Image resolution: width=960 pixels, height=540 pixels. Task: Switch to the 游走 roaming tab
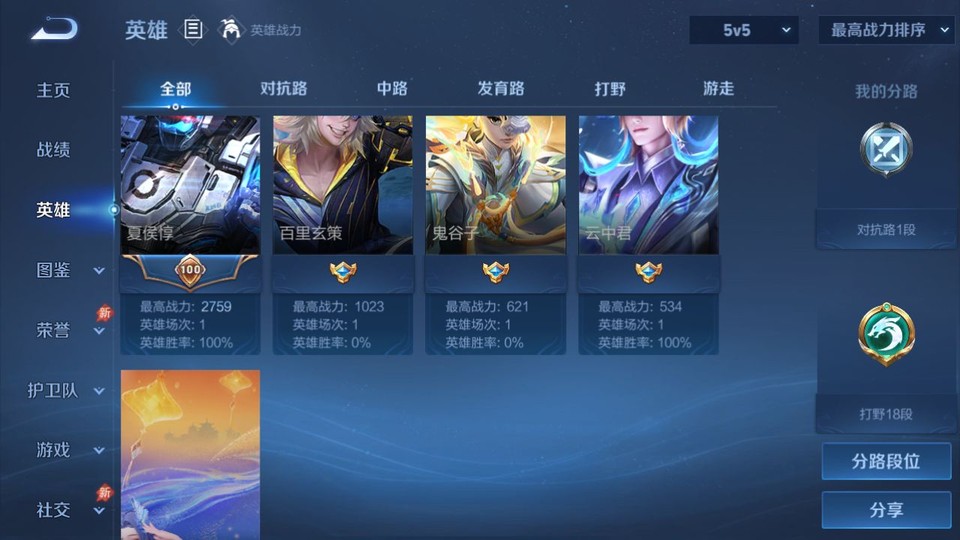[718, 88]
